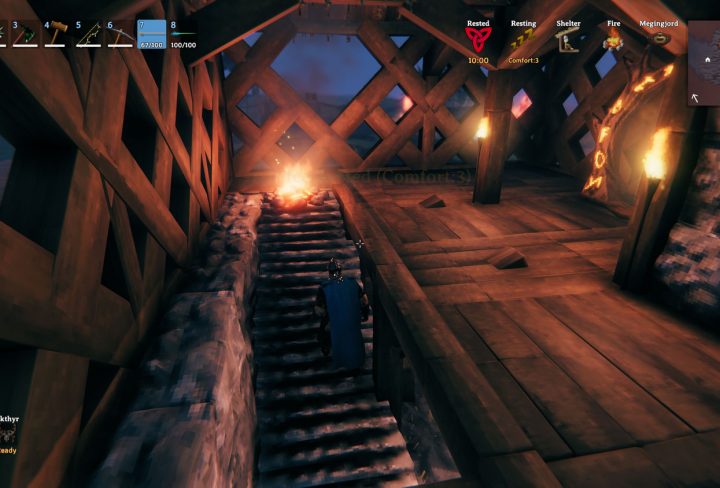Click the highlighted hotbar slot 7
720x488 pixels.
pos(152,35)
